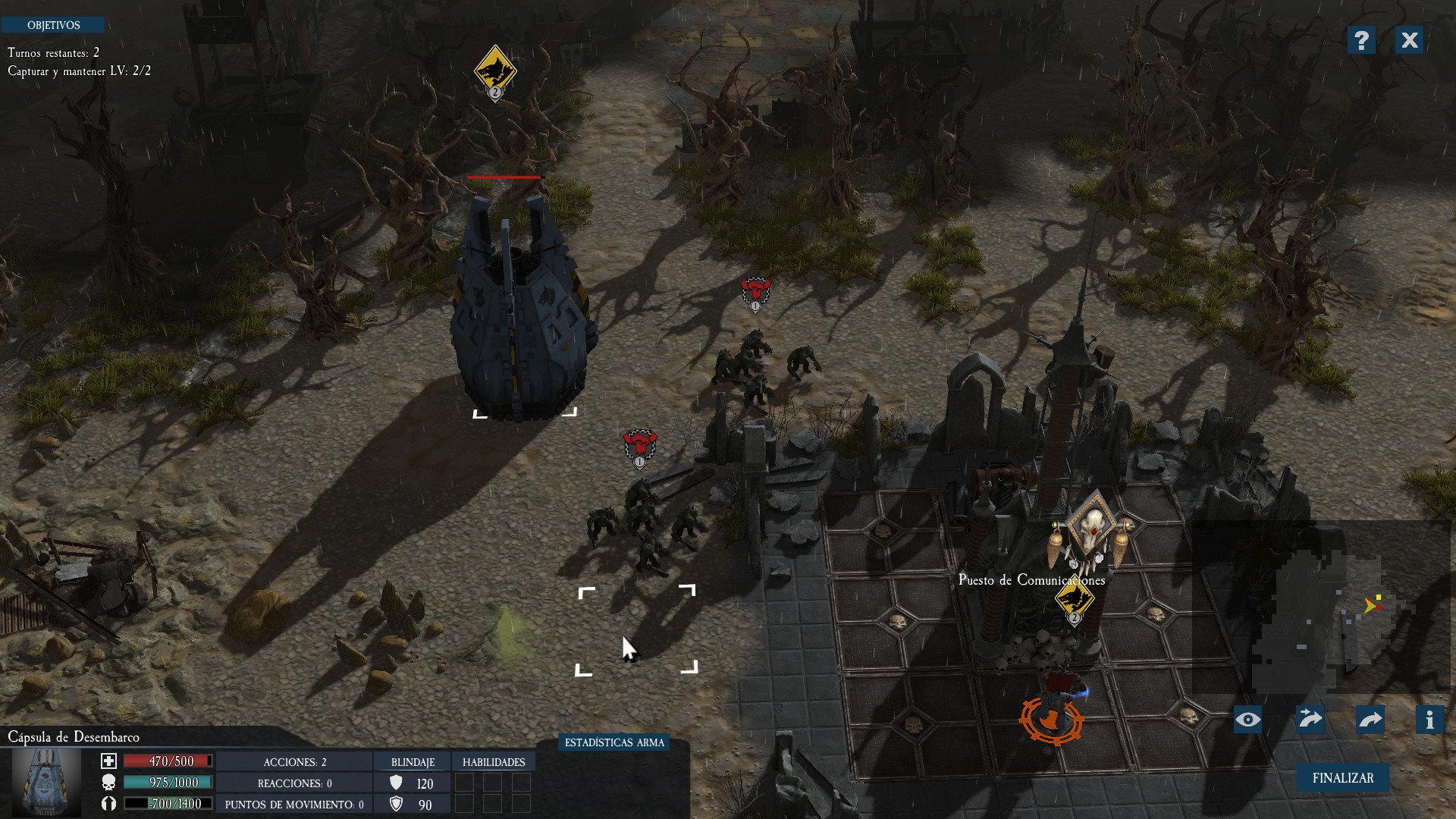Open unit details via the info icon
This screenshot has width=1456, height=819.
1429,720
